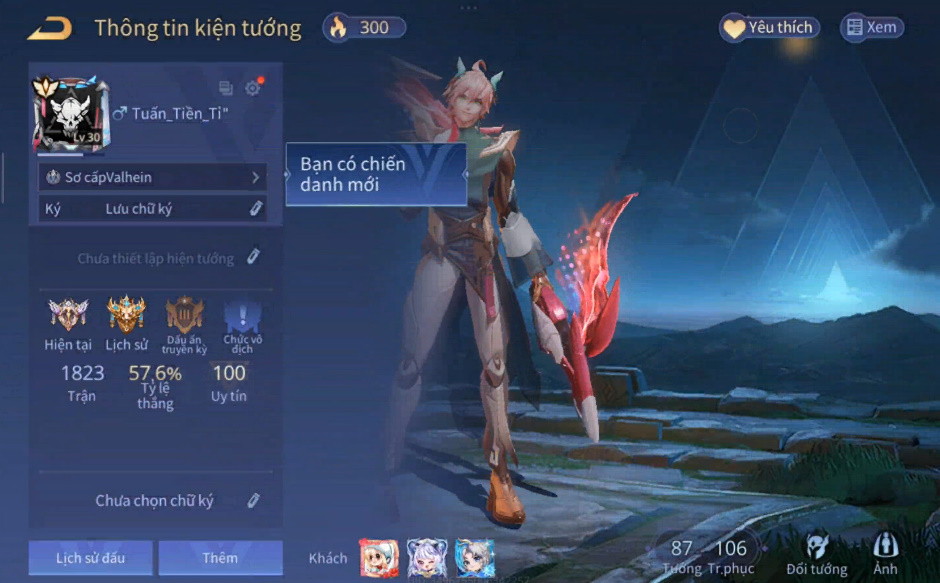Open the Dấu ấn truyền kỳ badge
This screenshot has width=940, height=583.
pos(185,315)
